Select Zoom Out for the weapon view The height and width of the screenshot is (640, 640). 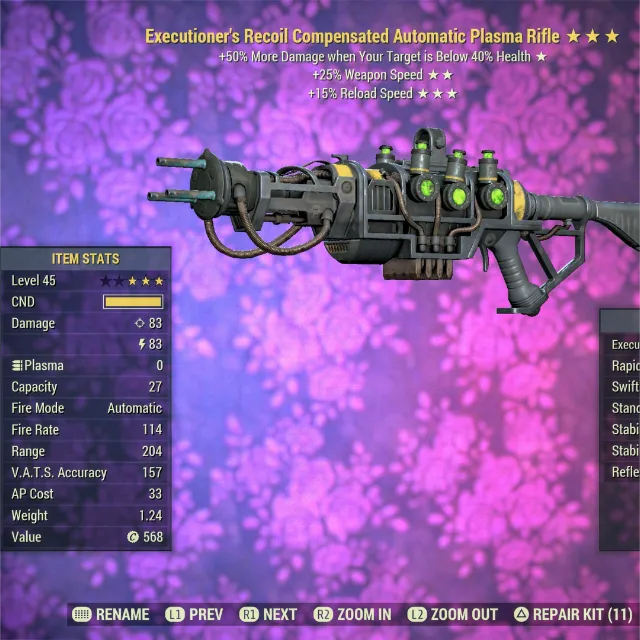point(454,615)
